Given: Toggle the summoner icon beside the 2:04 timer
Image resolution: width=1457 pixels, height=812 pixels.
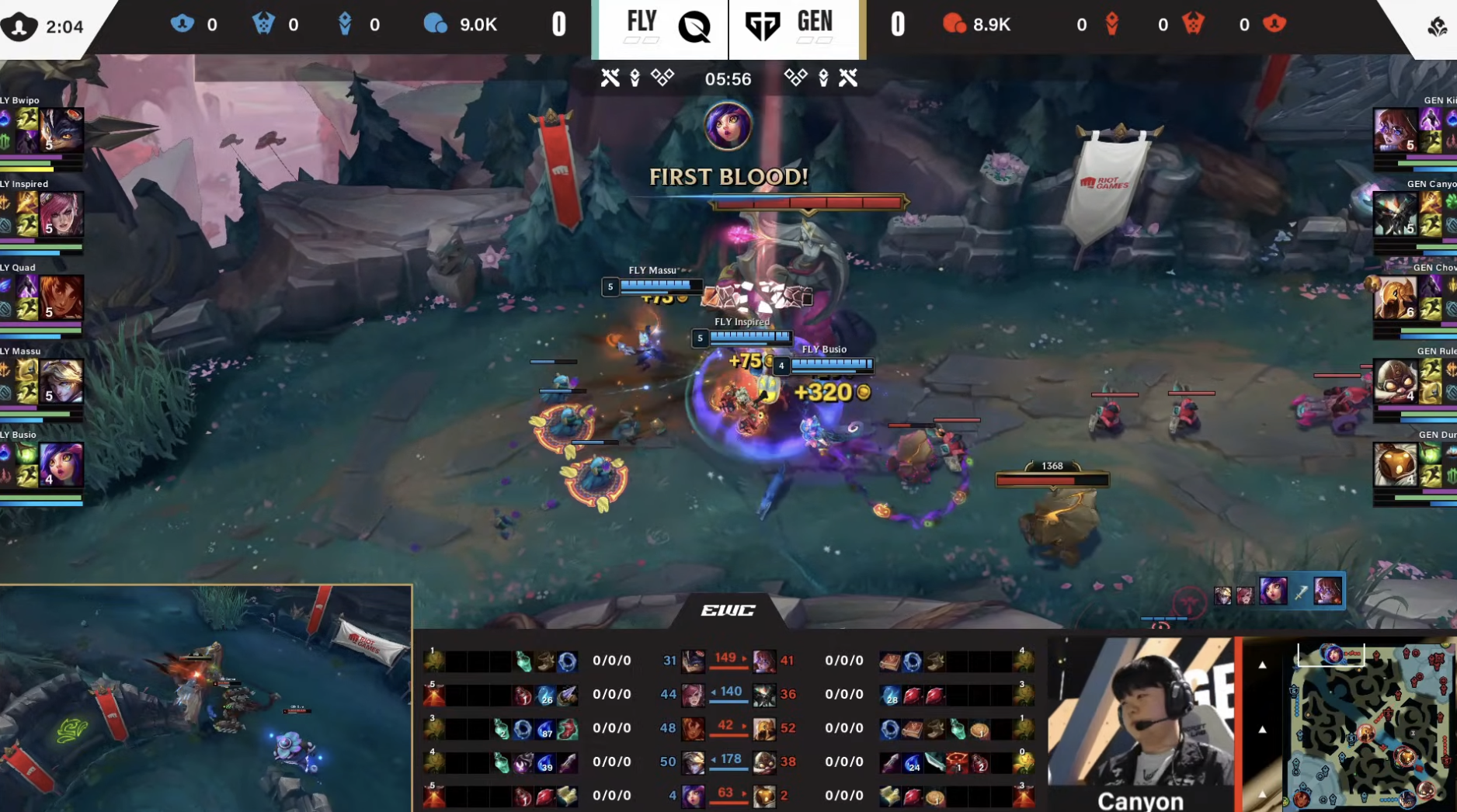Looking at the screenshot, I should click(19, 26).
